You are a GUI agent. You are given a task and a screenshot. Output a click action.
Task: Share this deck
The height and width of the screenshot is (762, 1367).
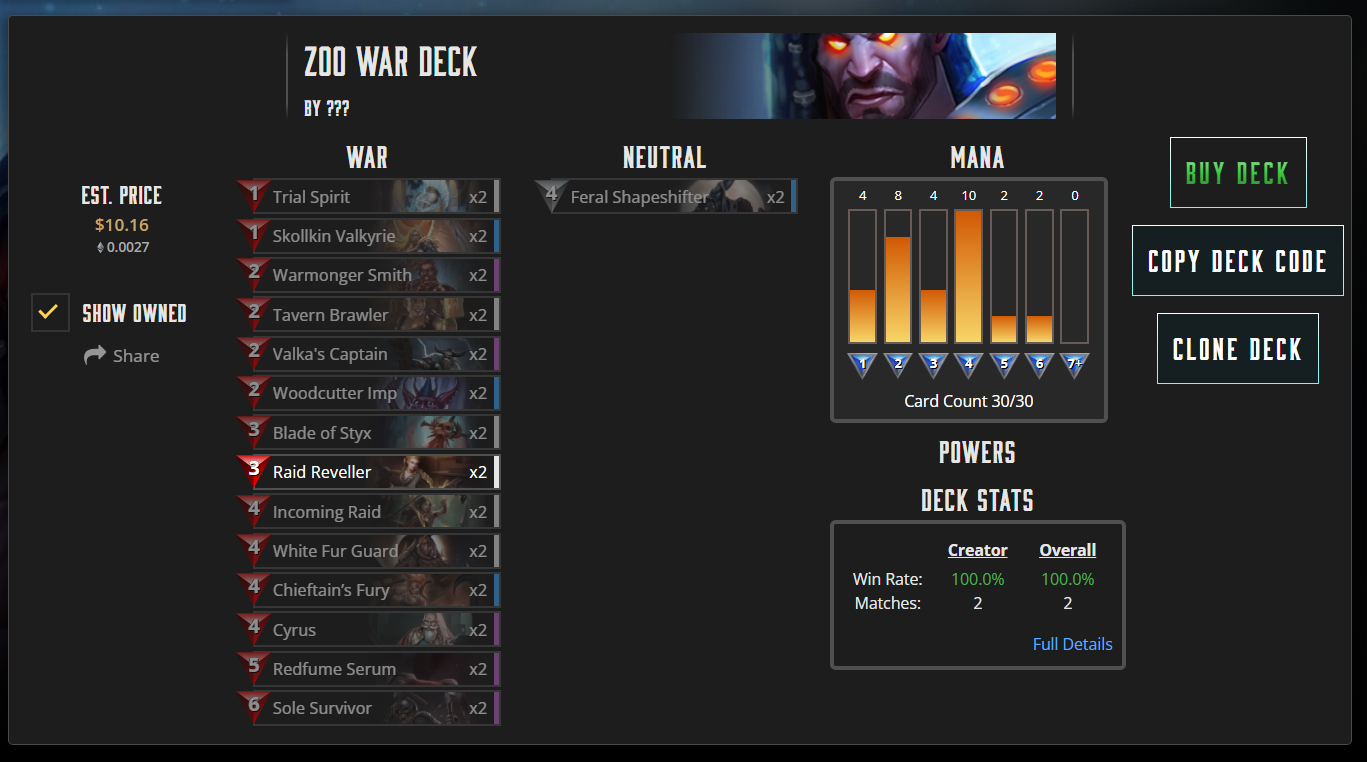coord(122,356)
